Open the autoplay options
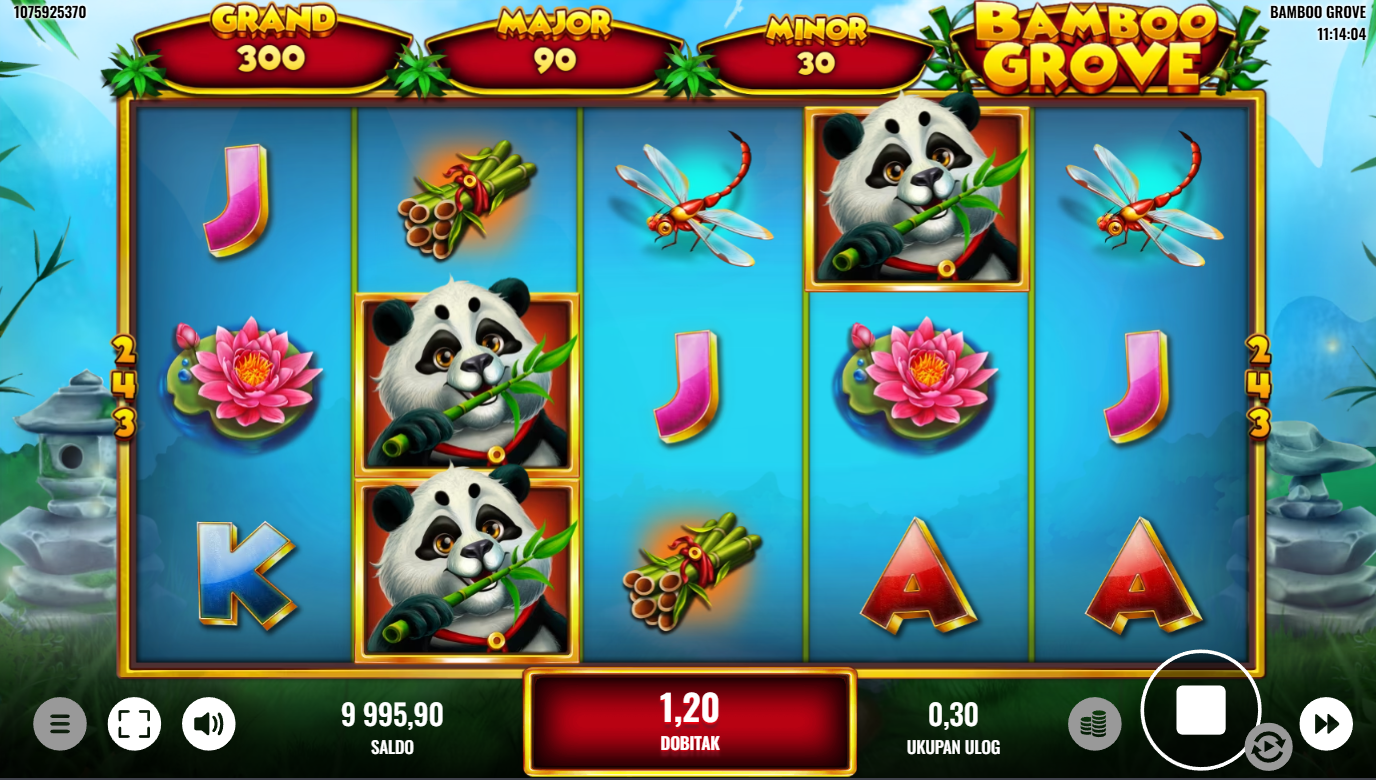This screenshot has width=1376, height=780. pyautogui.click(x=1268, y=747)
